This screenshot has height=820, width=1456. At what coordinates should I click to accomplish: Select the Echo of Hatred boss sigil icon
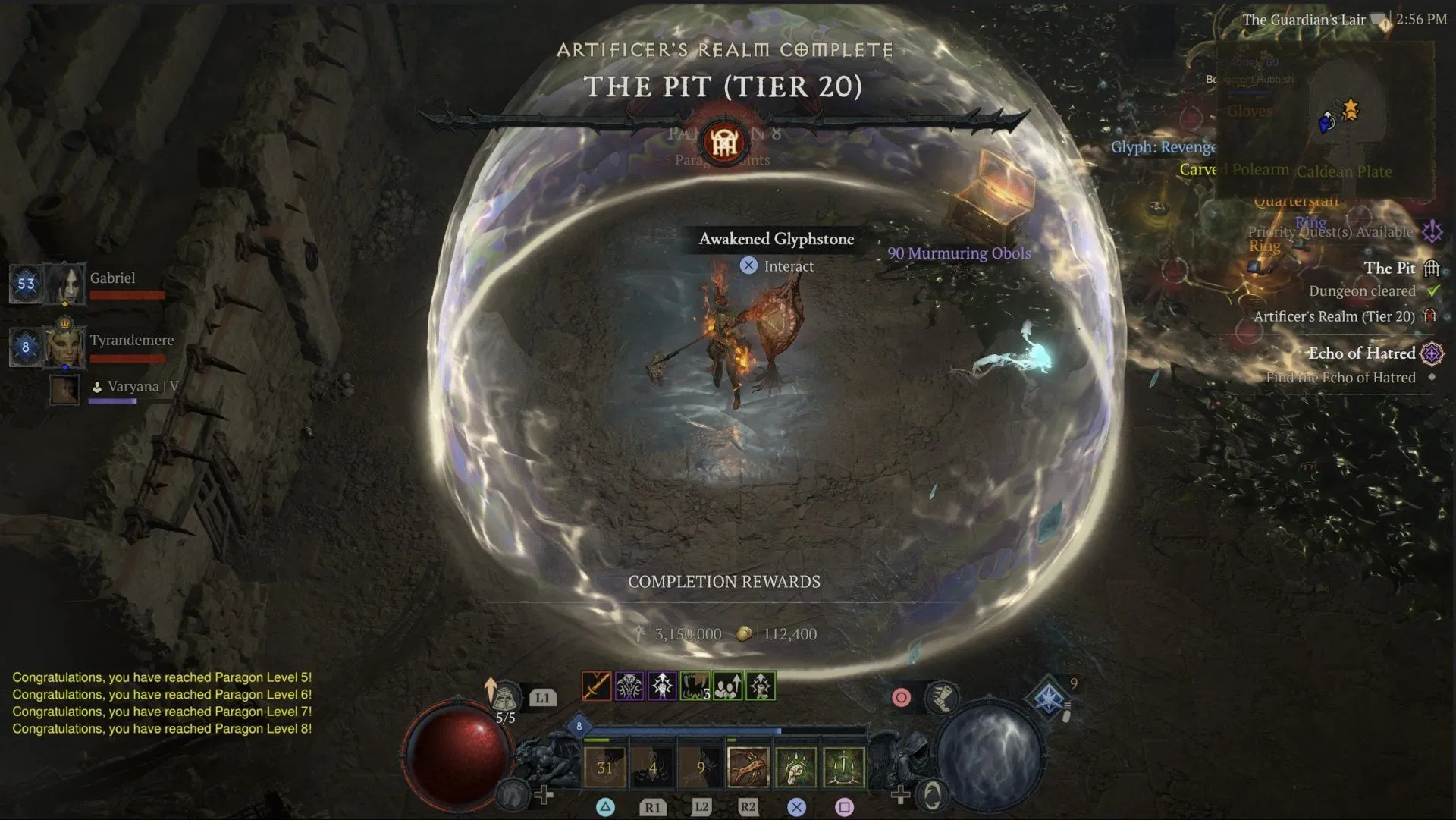tap(1431, 354)
